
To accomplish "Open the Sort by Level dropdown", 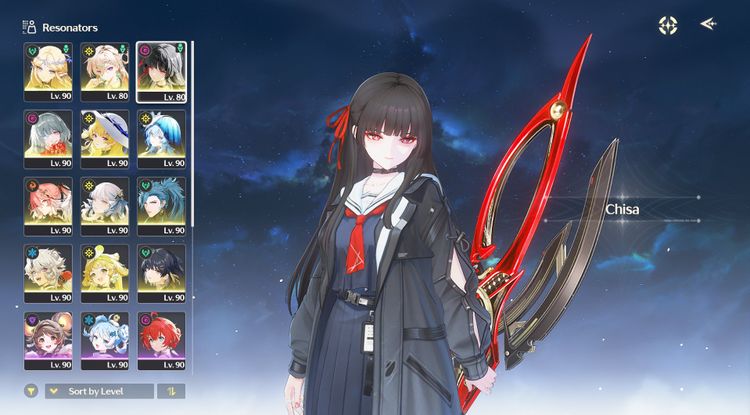I will 98,391.
